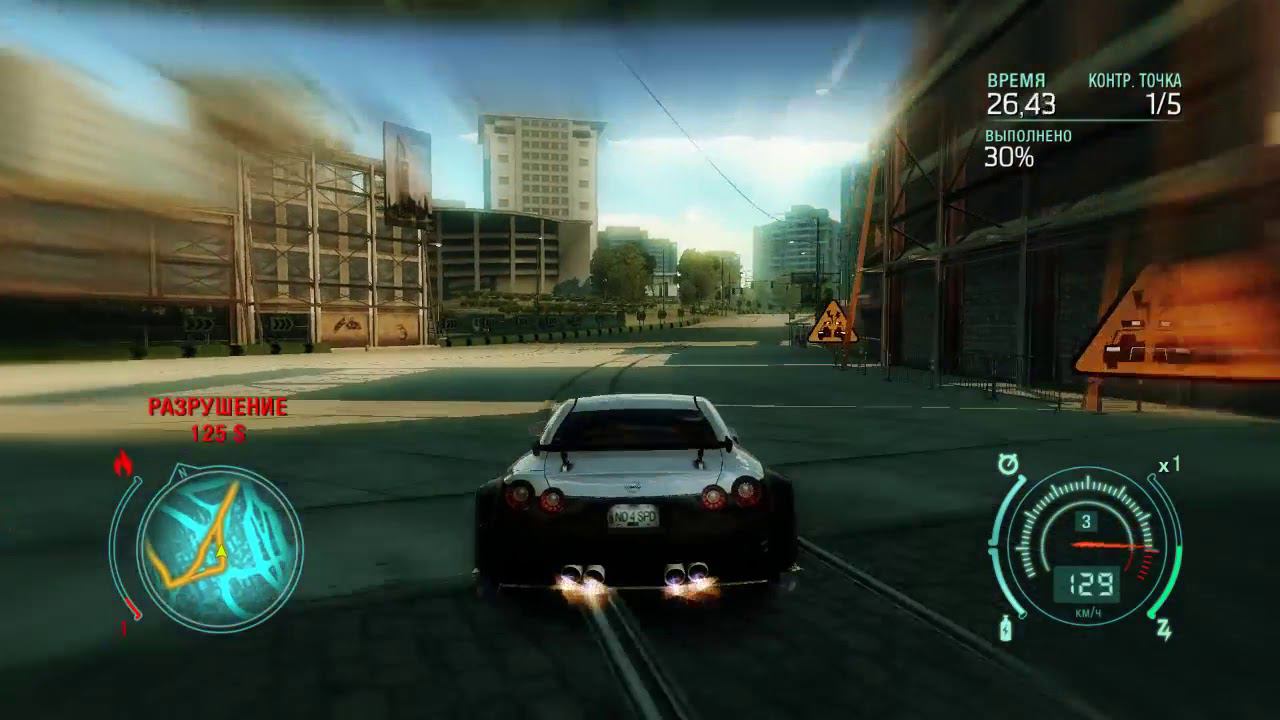Click the lightning bolt icon near the boost gauge
The image size is (1280, 720).
(x=1164, y=630)
